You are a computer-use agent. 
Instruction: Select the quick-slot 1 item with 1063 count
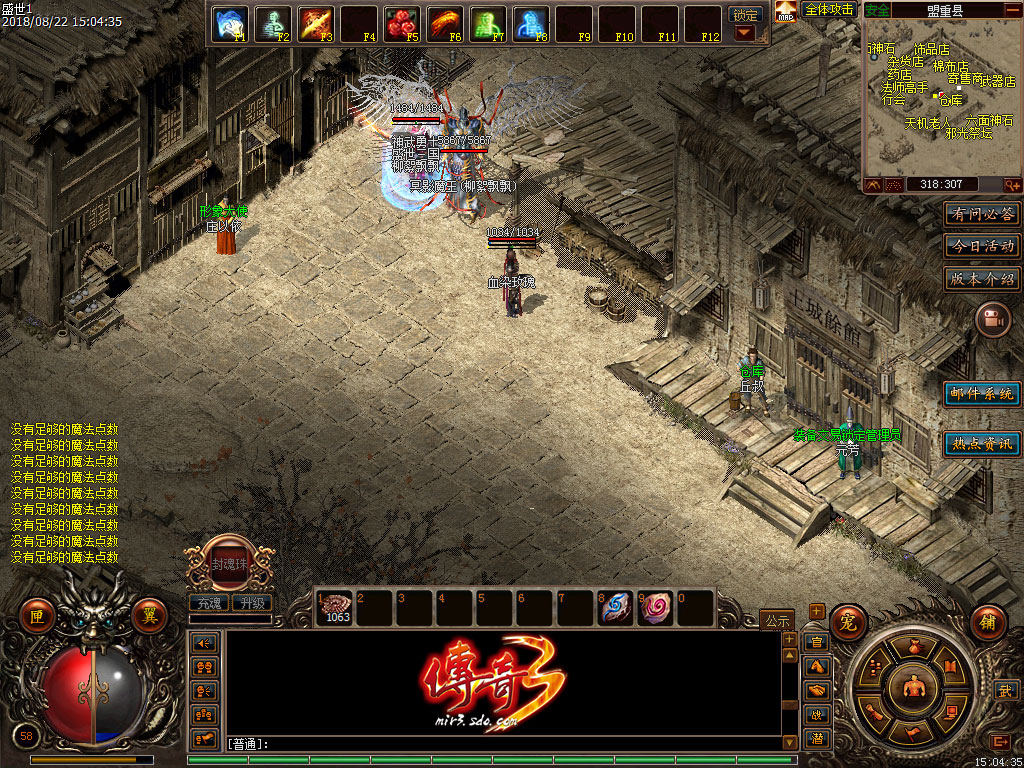pos(335,607)
